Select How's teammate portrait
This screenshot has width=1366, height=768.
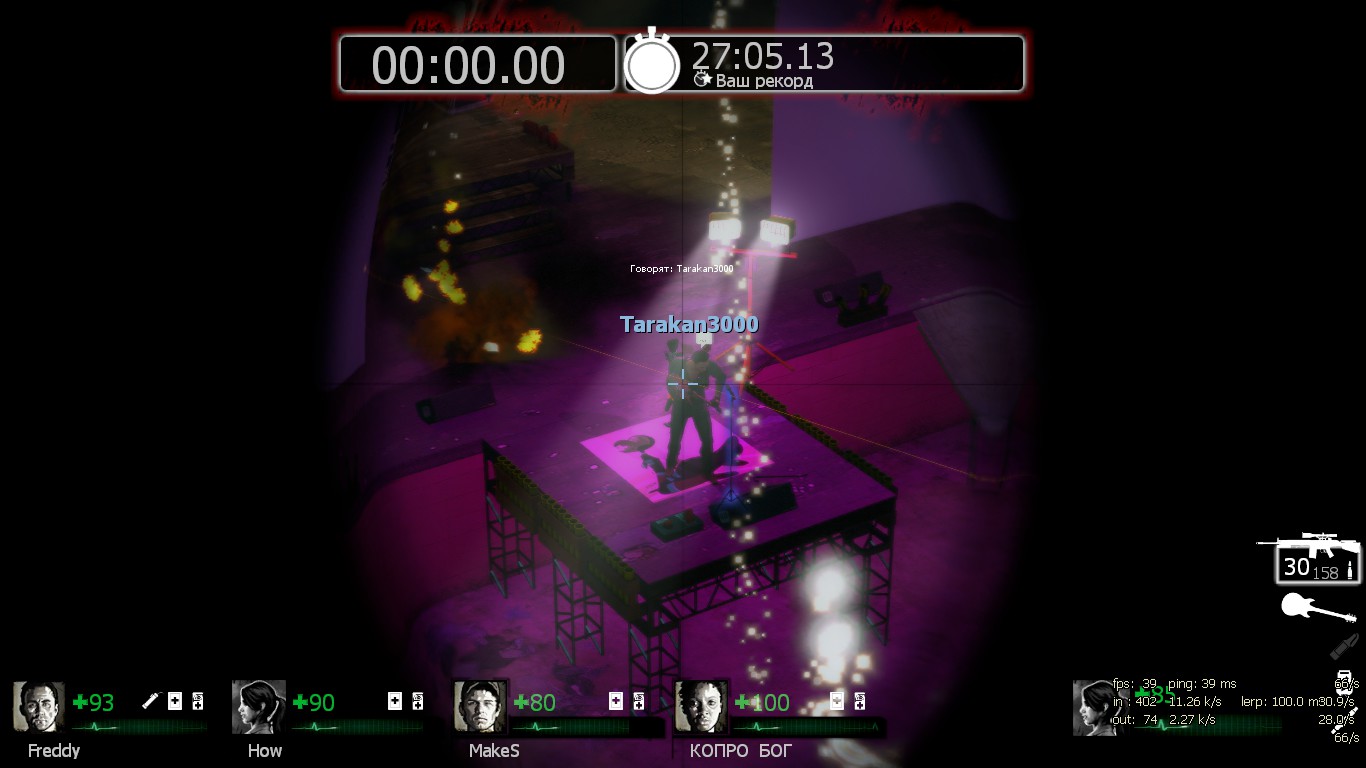[x=259, y=707]
